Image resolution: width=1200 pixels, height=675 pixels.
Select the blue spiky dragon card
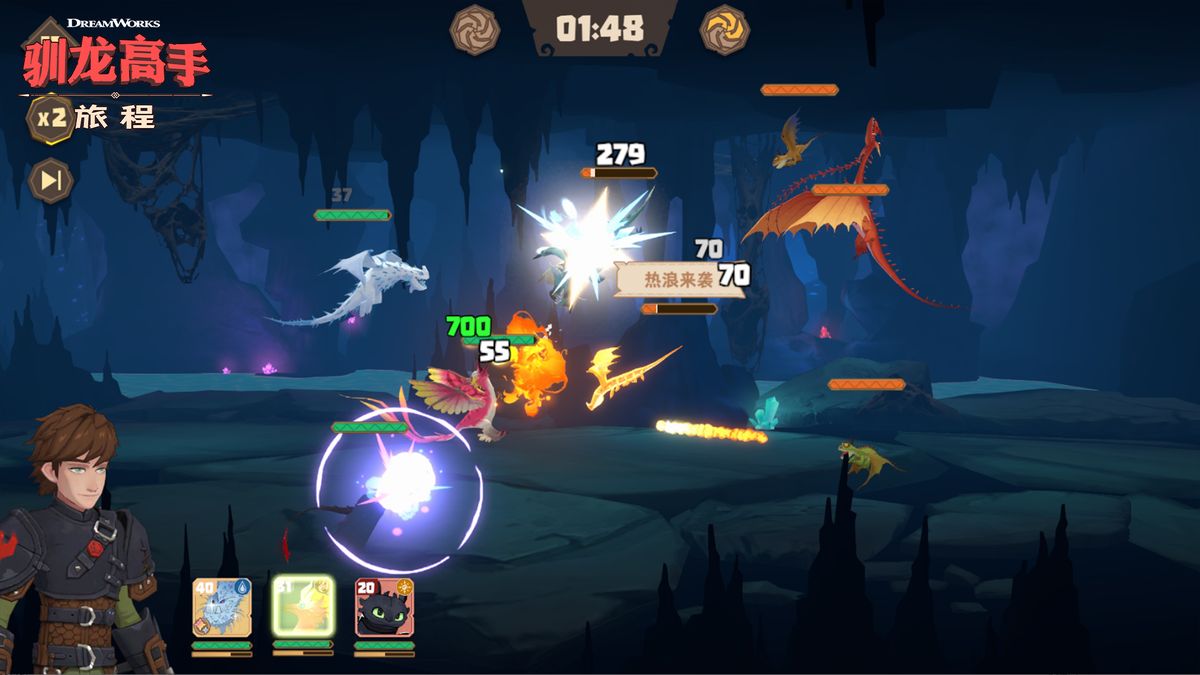pos(222,608)
